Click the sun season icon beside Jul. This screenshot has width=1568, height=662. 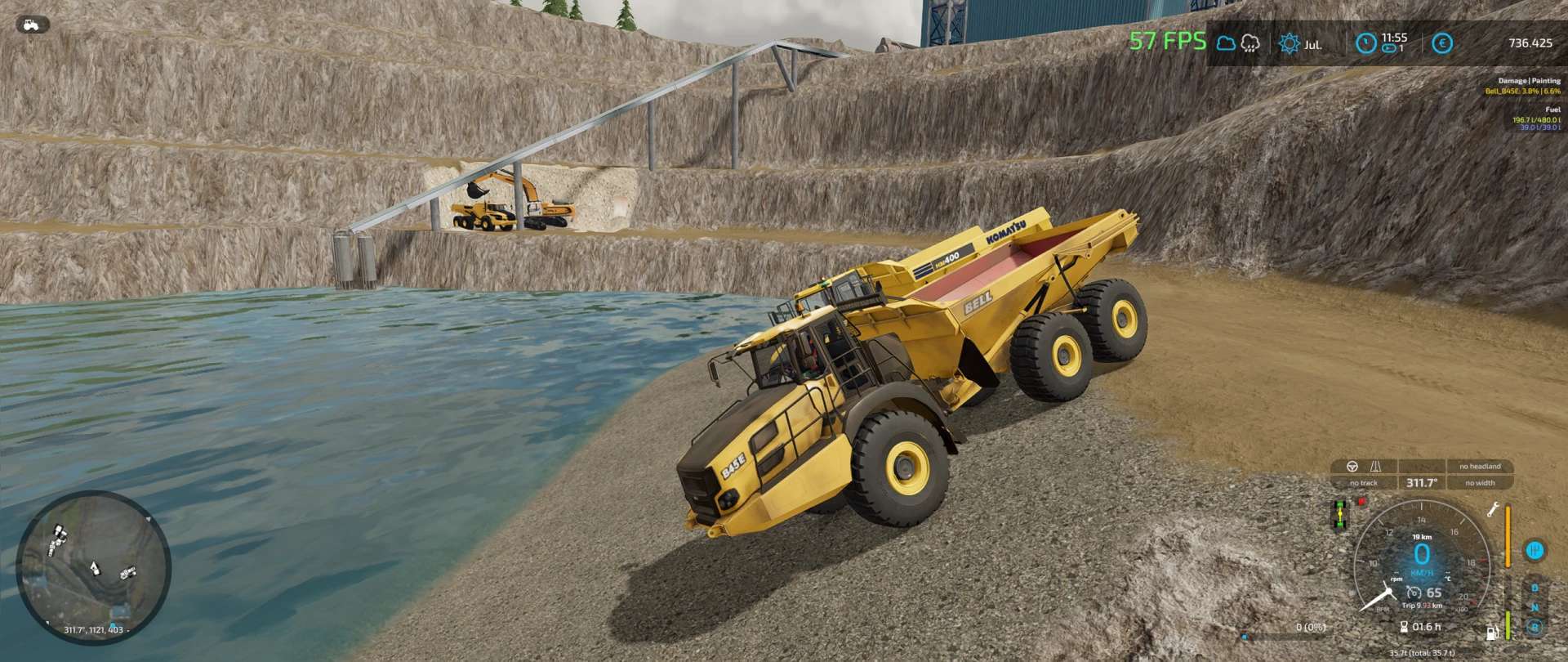[1290, 43]
